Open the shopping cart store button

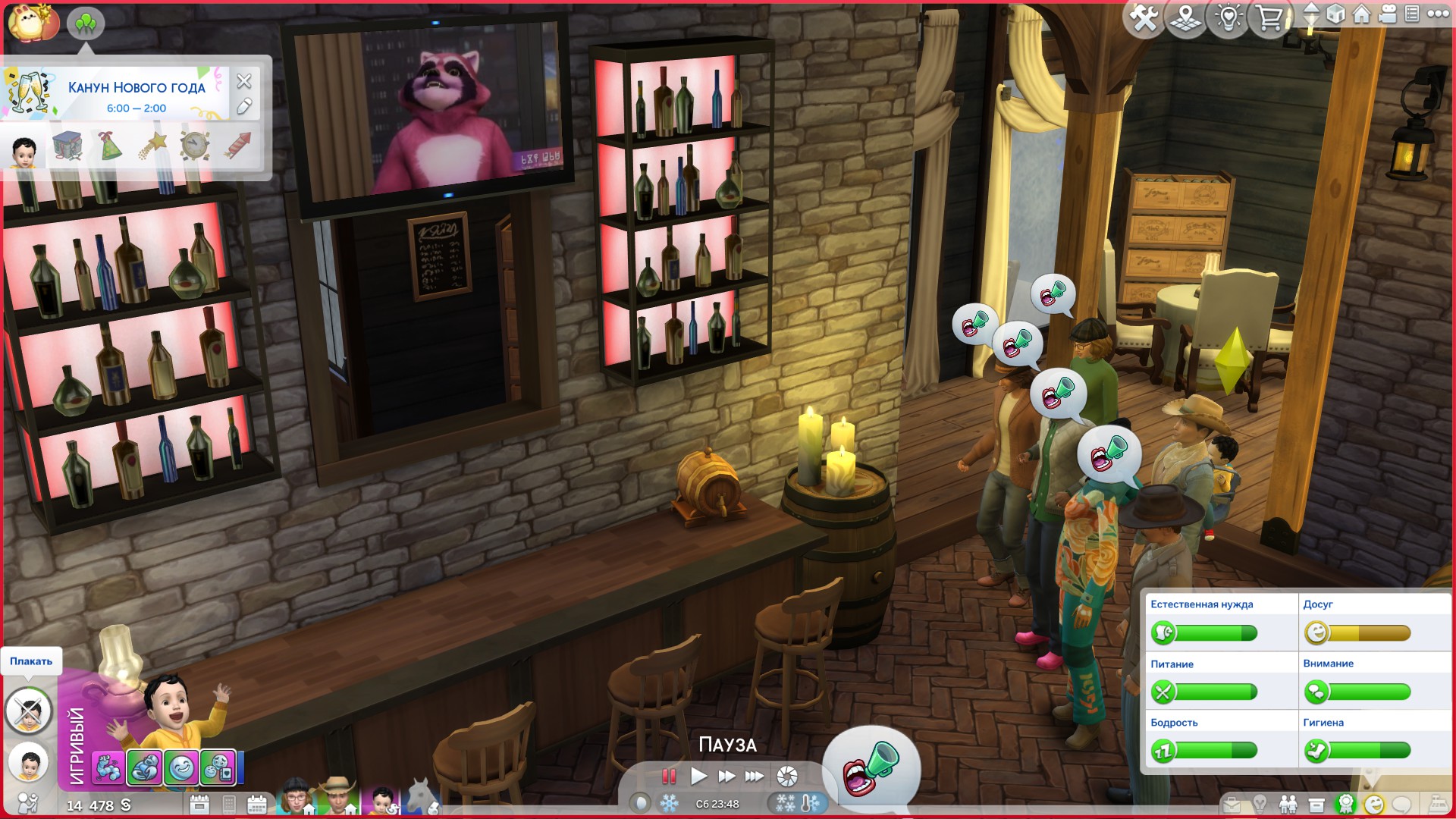pos(1269,17)
